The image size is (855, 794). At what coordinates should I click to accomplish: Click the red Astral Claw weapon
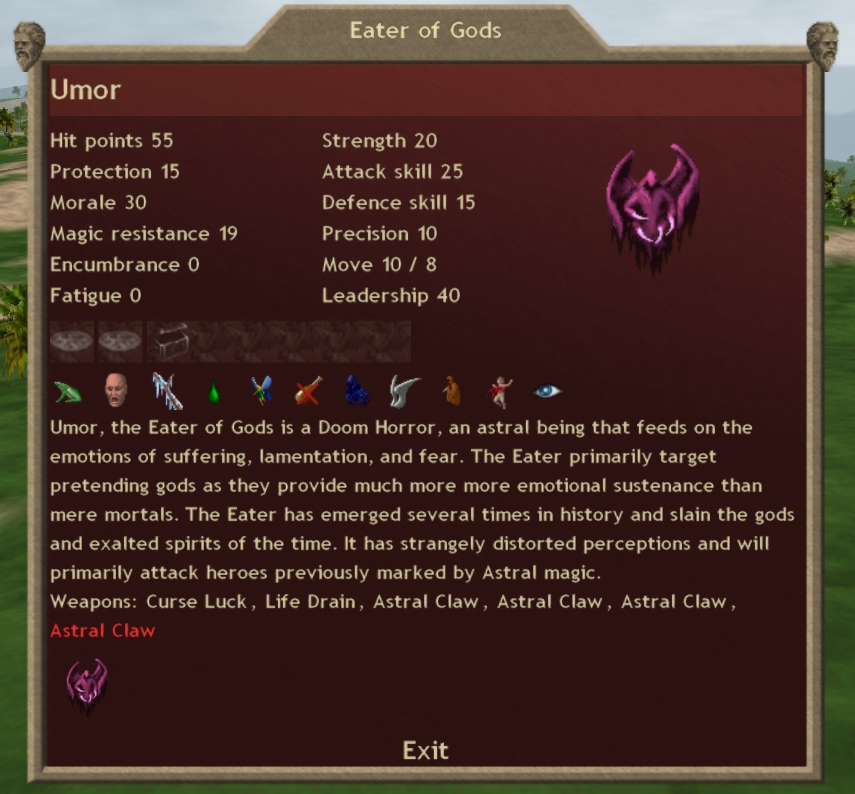click(103, 631)
